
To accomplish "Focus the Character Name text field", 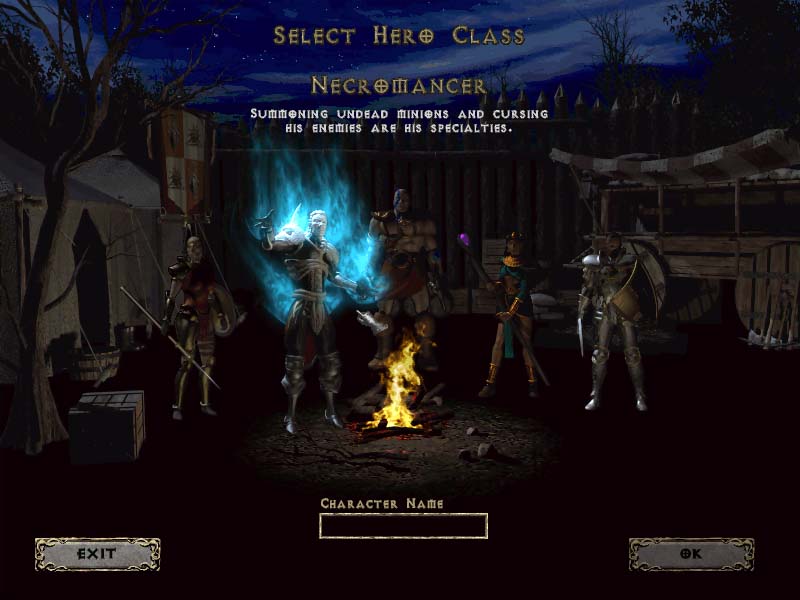I will pyautogui.click(x=403, y=526).
